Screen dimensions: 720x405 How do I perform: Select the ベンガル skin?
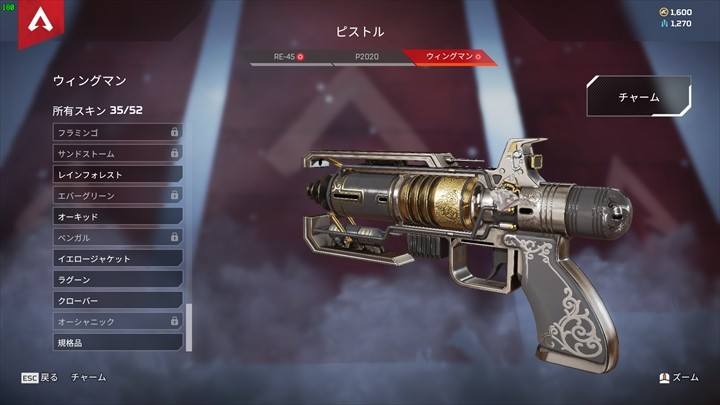(116, 237)
